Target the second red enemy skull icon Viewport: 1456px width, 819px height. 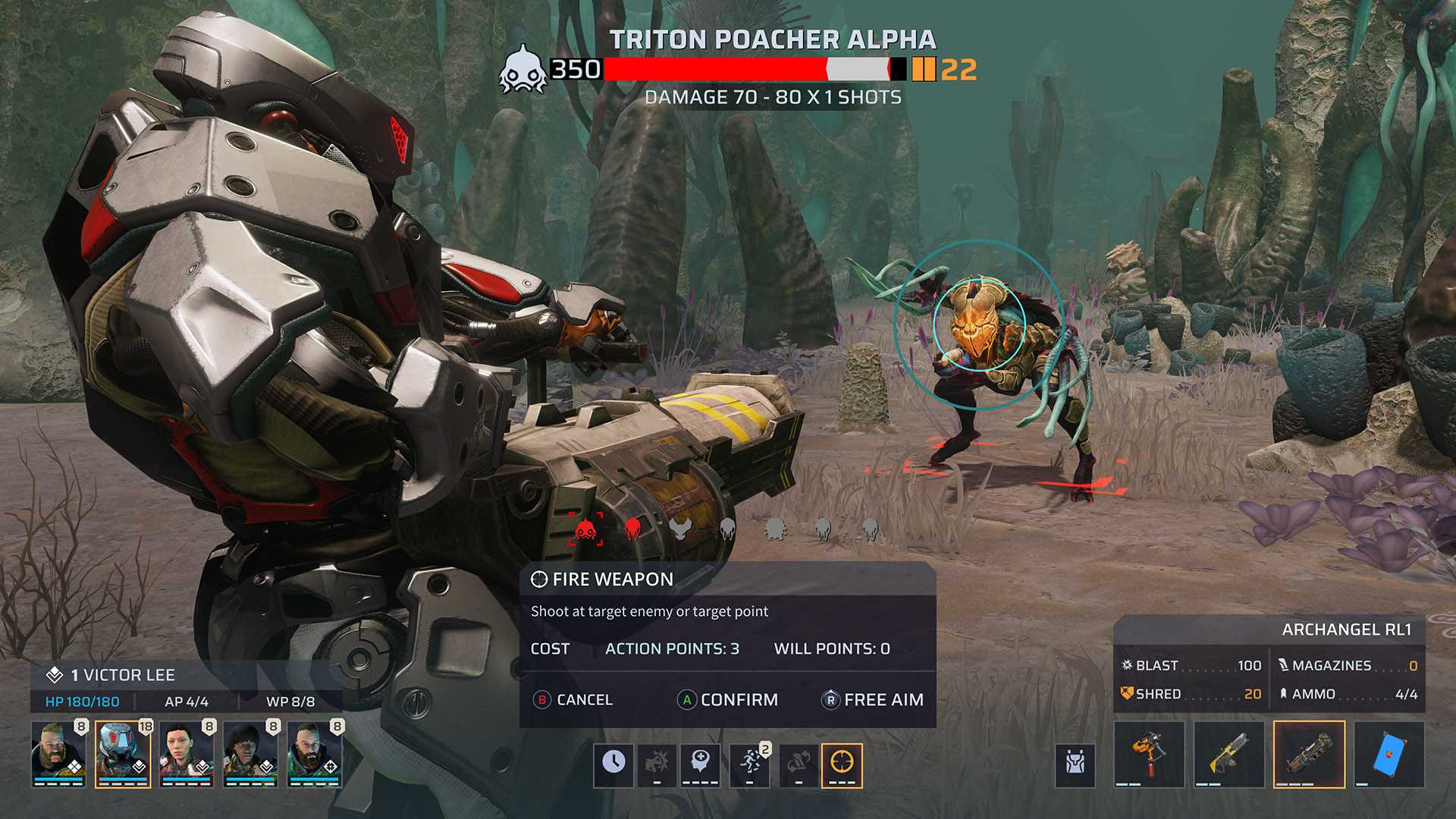[632, 529]
